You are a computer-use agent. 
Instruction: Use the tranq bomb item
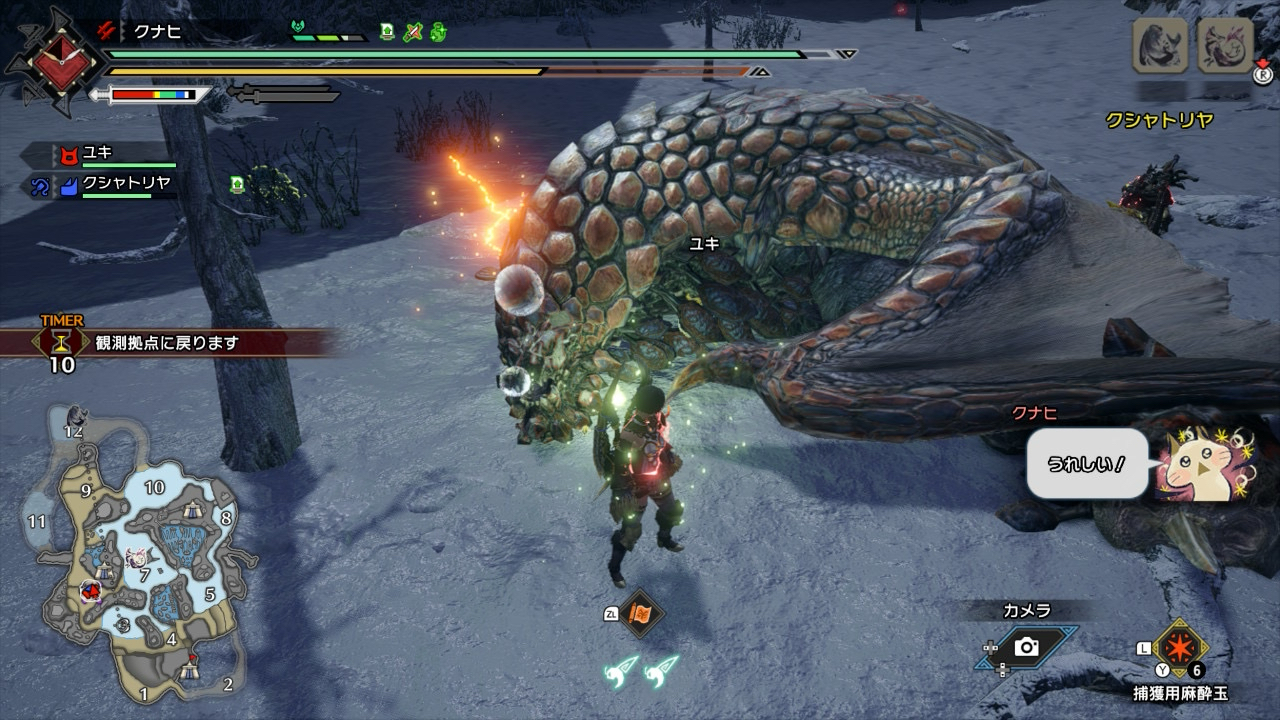(1181, 650)
